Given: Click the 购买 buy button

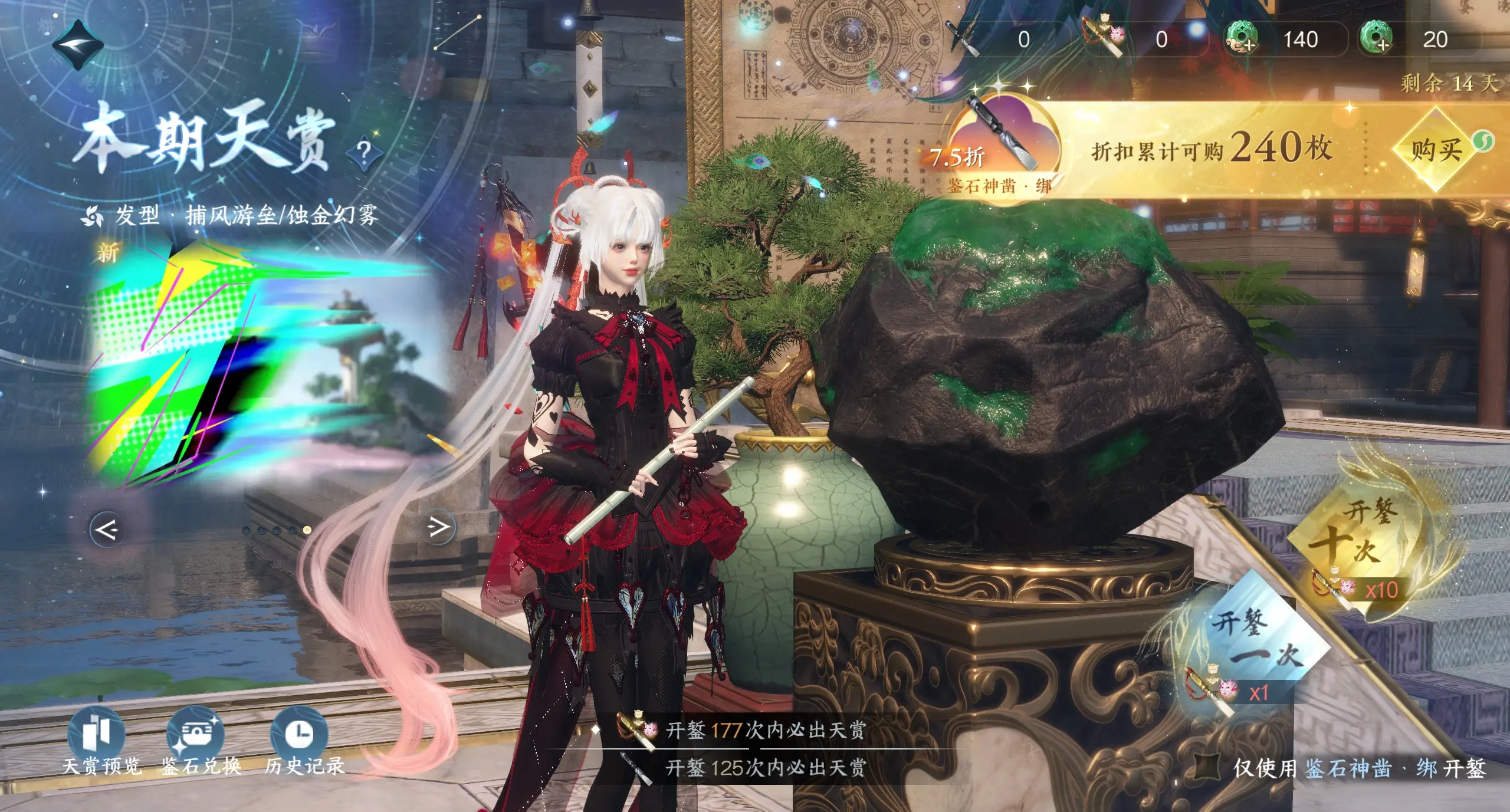Looking at the screenshot, I should coord(1436,150).
